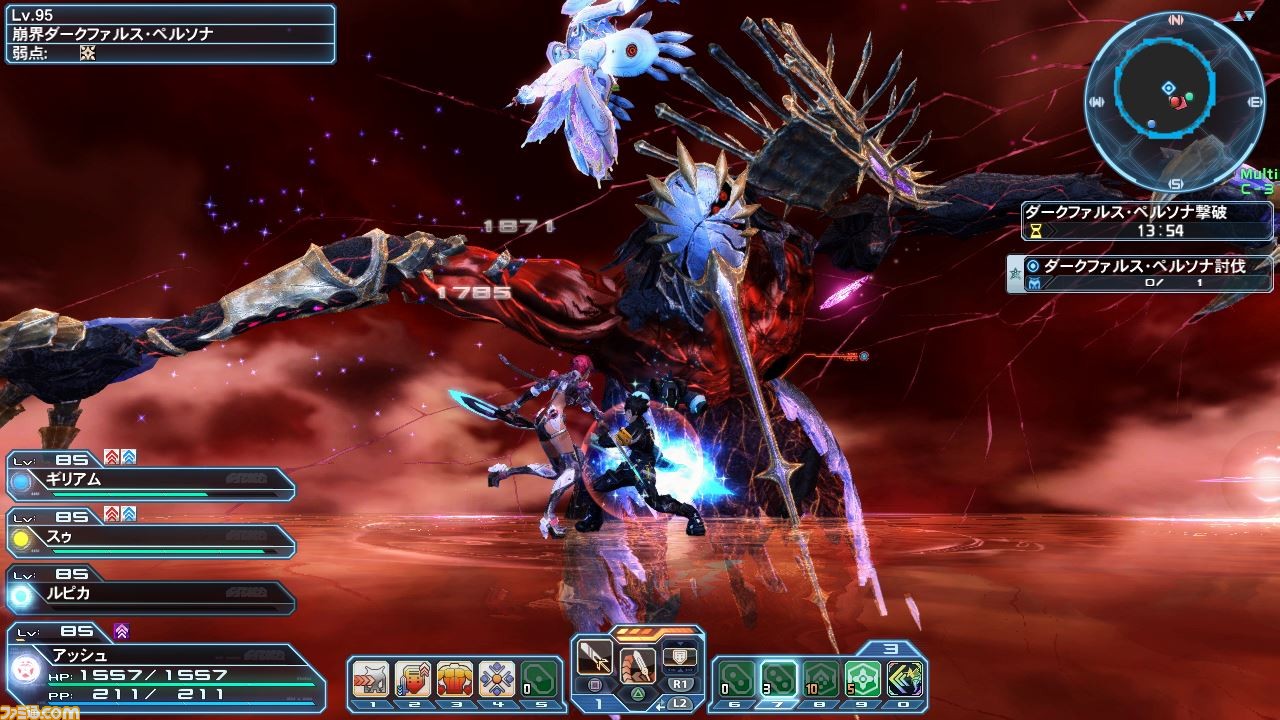
Task: Select the green atomizer icon in subpalette slot 9
Action: tap(861, 678)
